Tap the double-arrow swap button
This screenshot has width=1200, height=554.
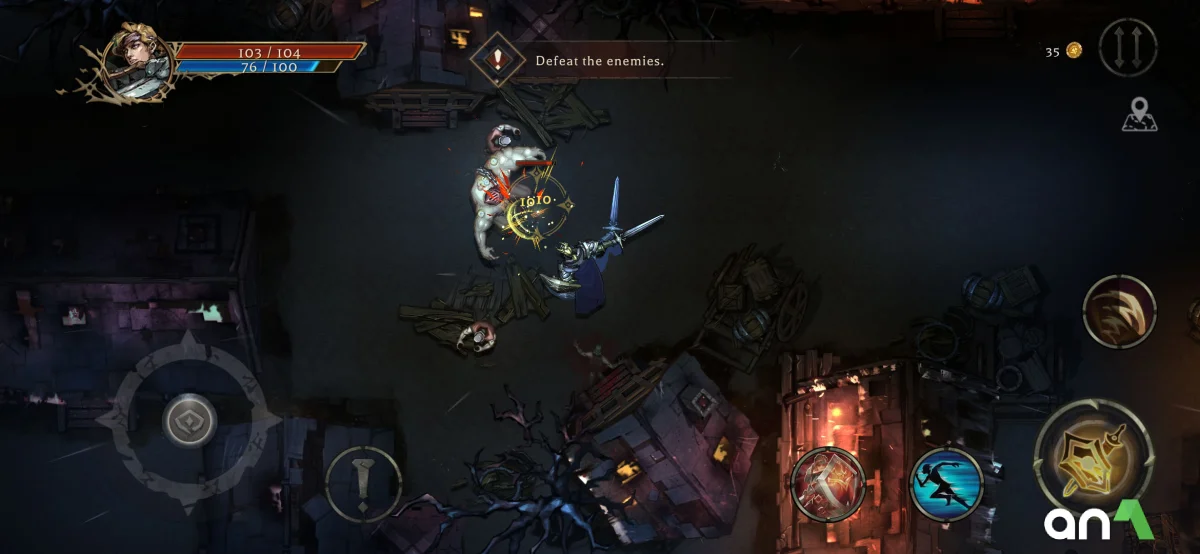click(1127, 47)
